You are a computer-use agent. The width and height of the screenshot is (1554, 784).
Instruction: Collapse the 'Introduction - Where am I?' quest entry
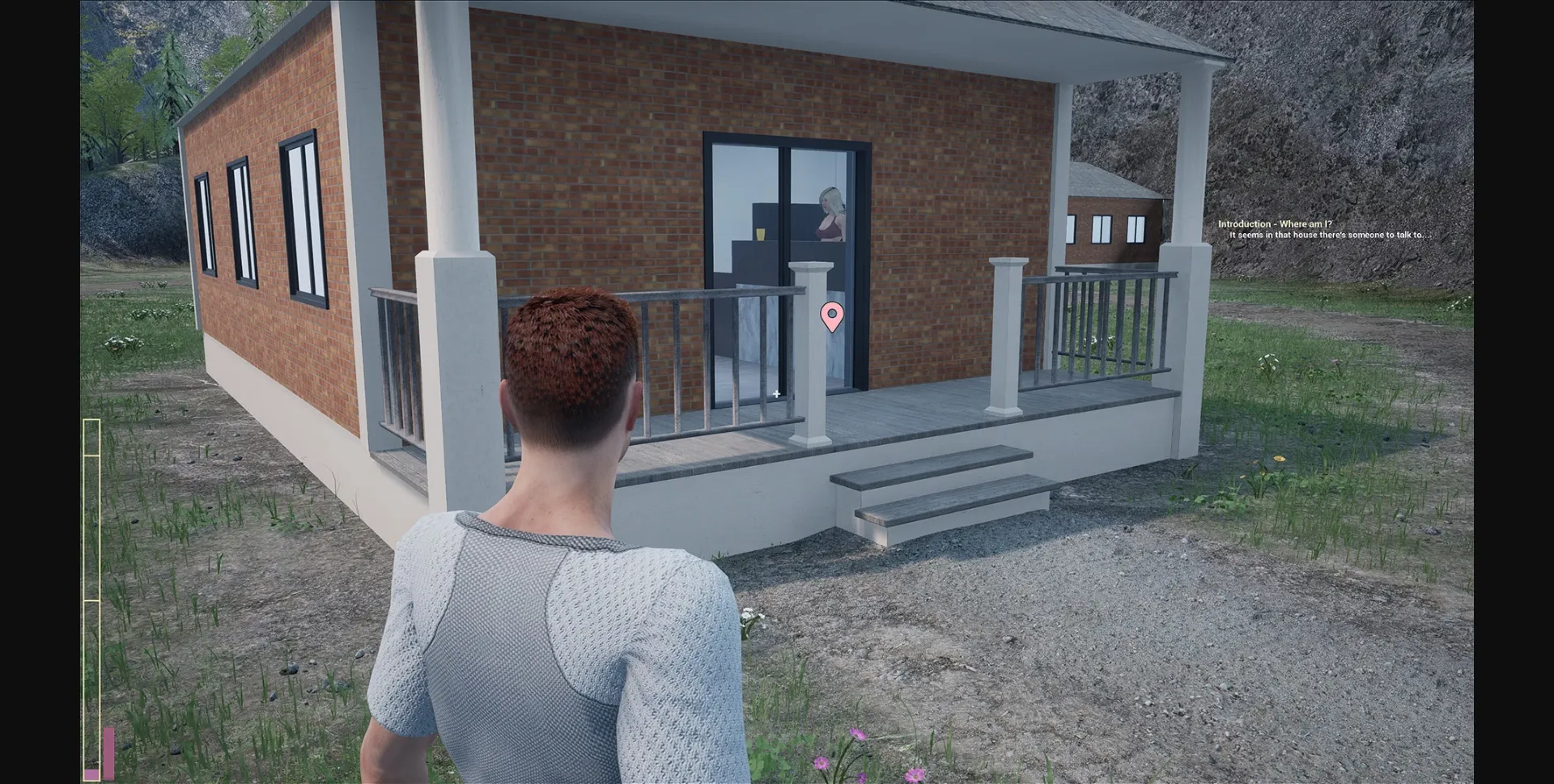click(1277, 223)
